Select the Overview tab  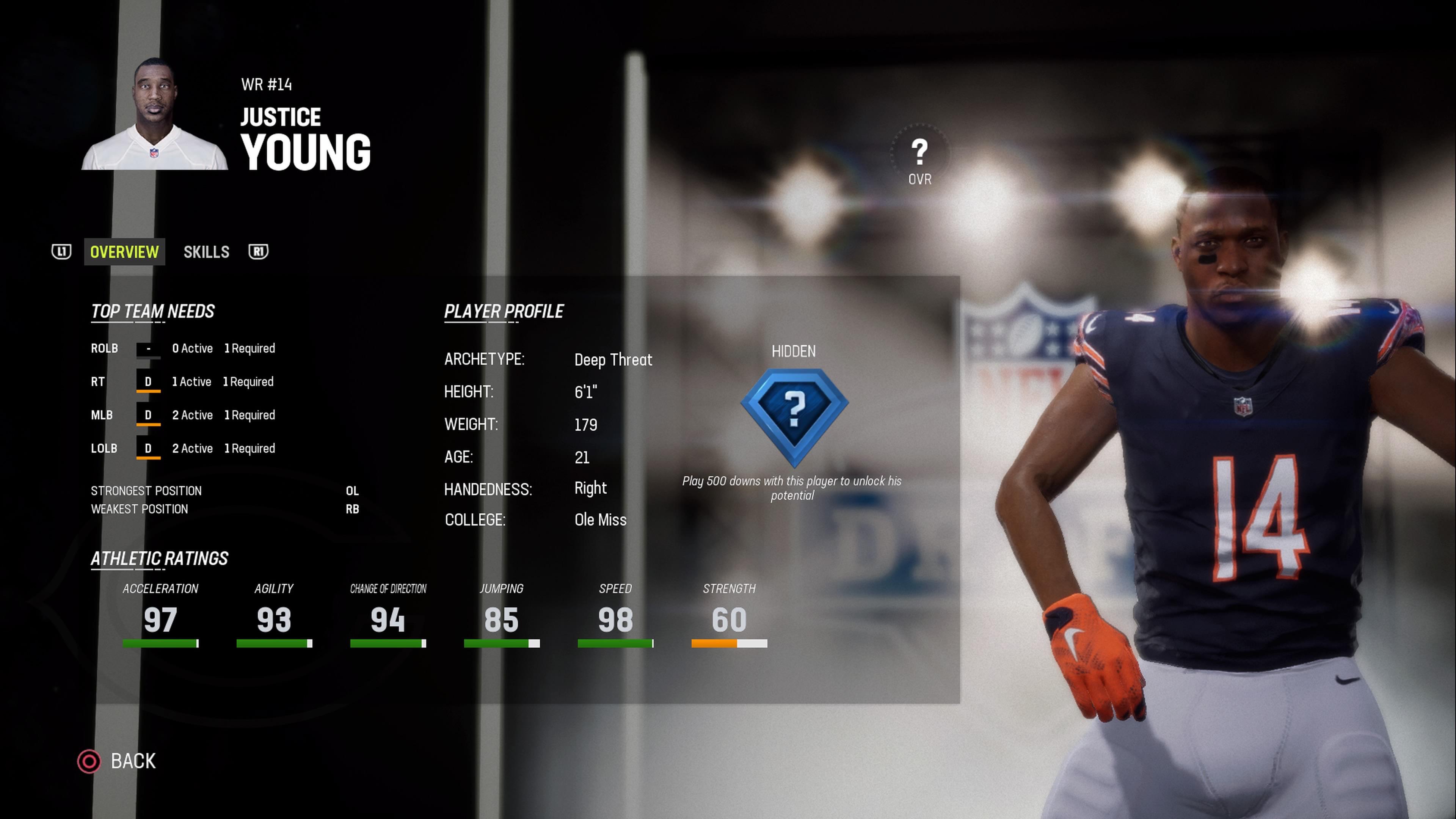[x=124, y=252]
